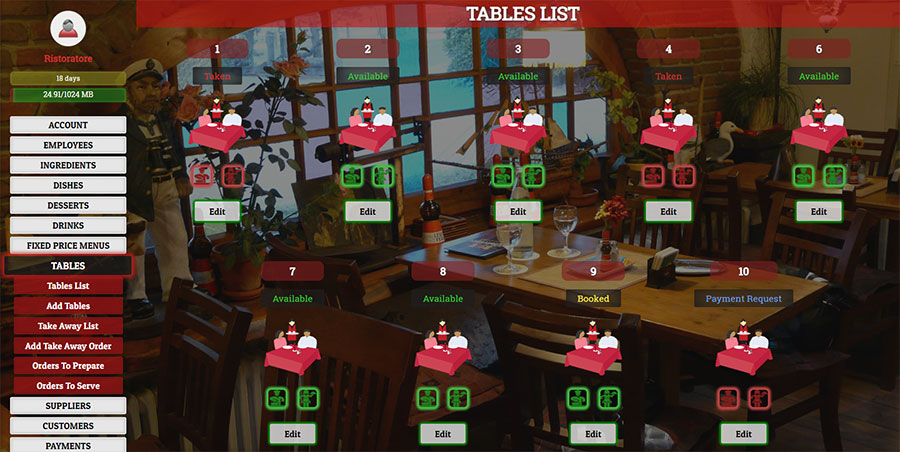The height and width of the screenshot is (452, 900).
Task: Open Fixed Price Menus
Action: [x=68, y=245]
